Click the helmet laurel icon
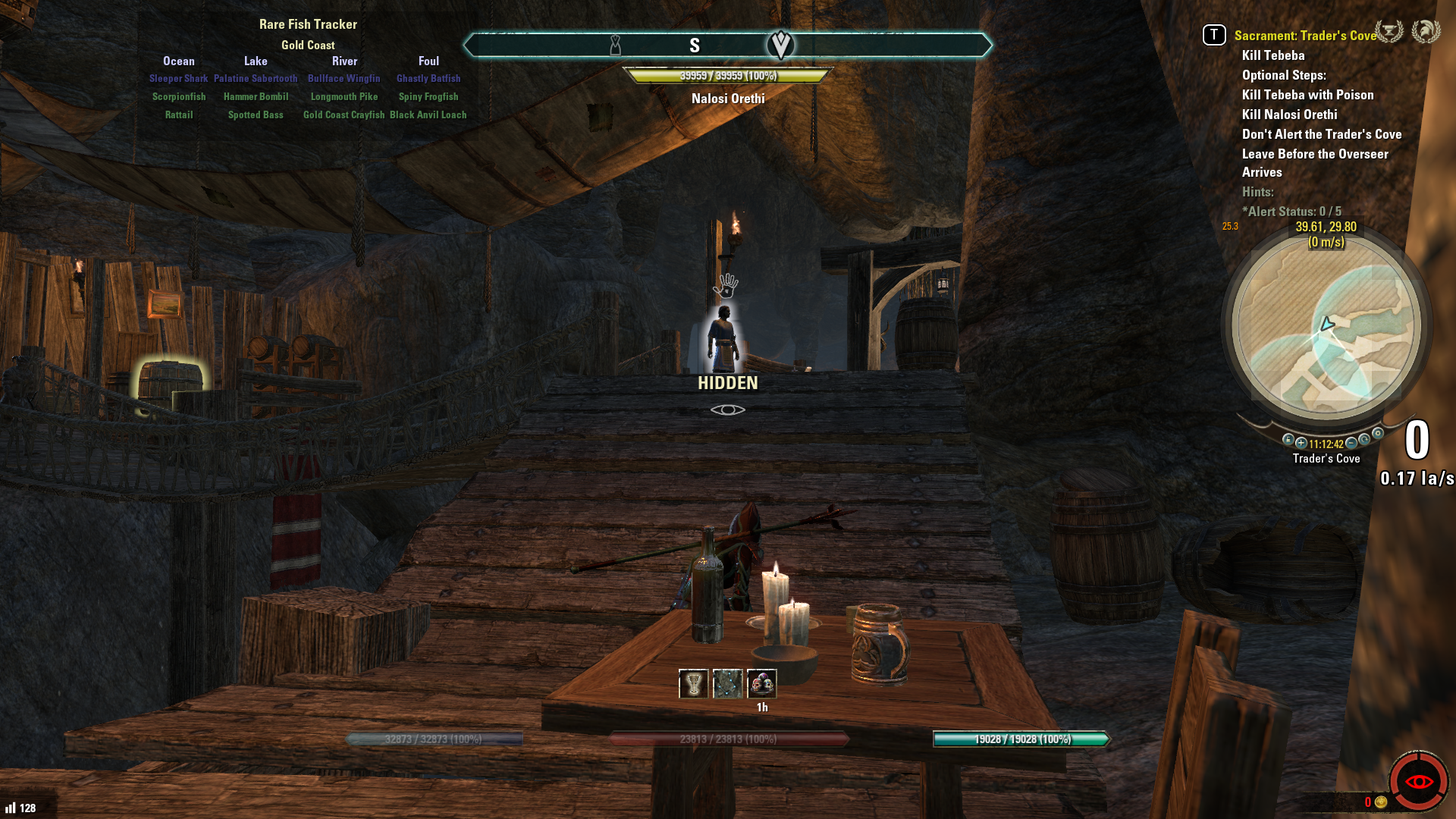Viewport: 1456px width, 819px height. [1426, 32]
